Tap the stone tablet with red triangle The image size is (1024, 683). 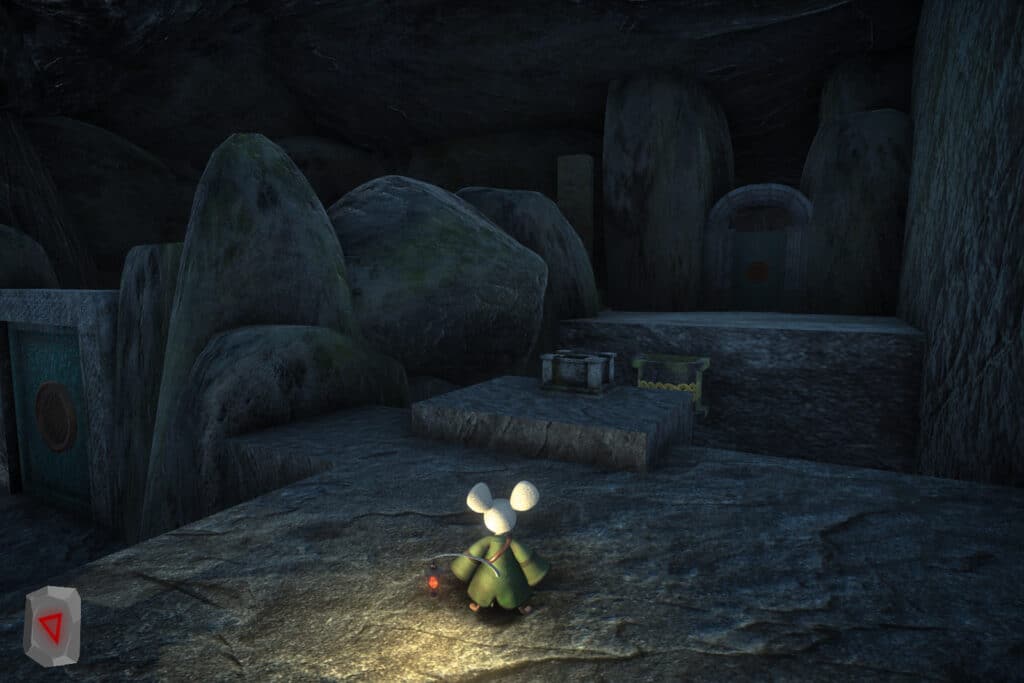(x=52, y=626)
